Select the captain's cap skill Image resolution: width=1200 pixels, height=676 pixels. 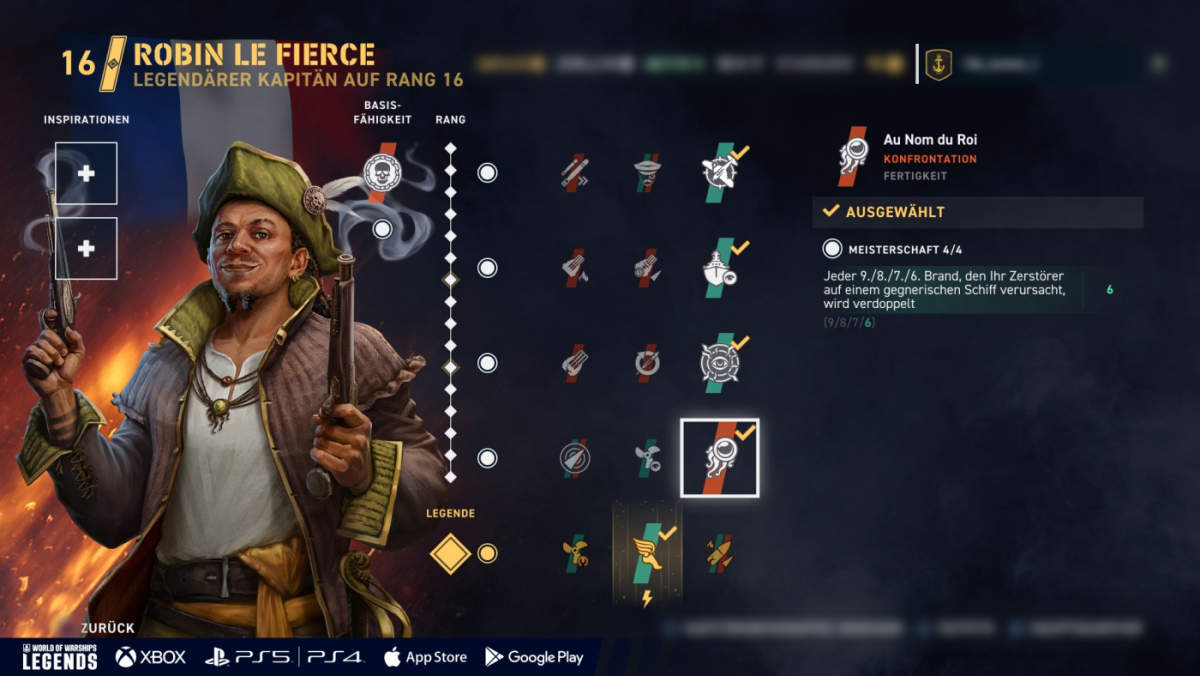647,173
